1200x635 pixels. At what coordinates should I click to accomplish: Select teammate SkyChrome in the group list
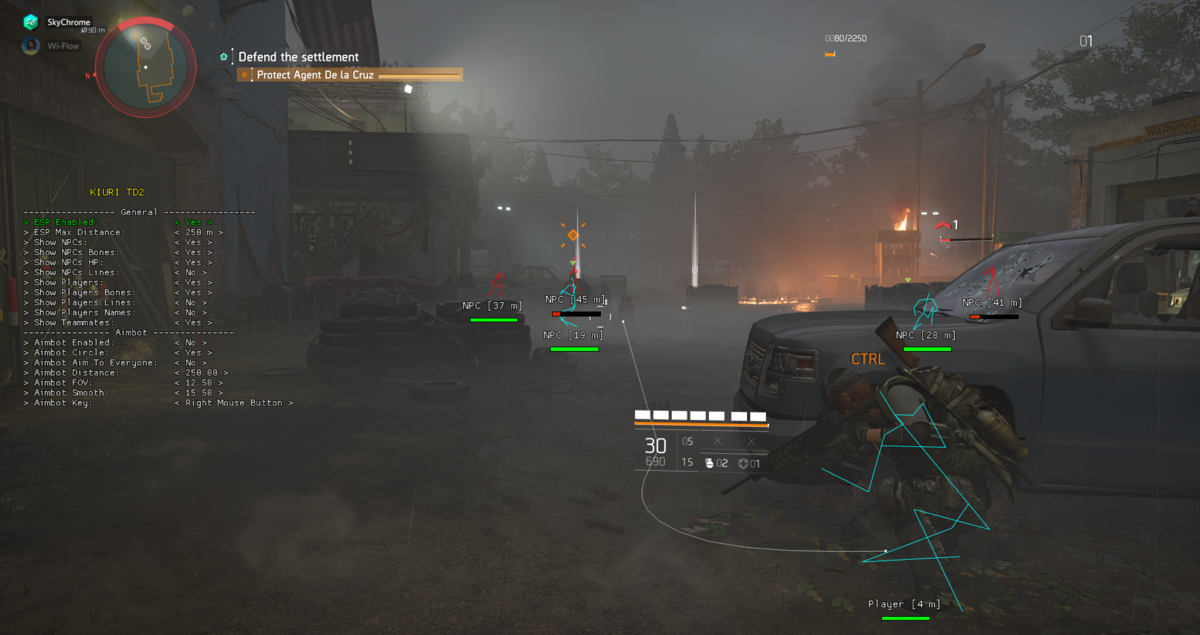click(68, 22)
